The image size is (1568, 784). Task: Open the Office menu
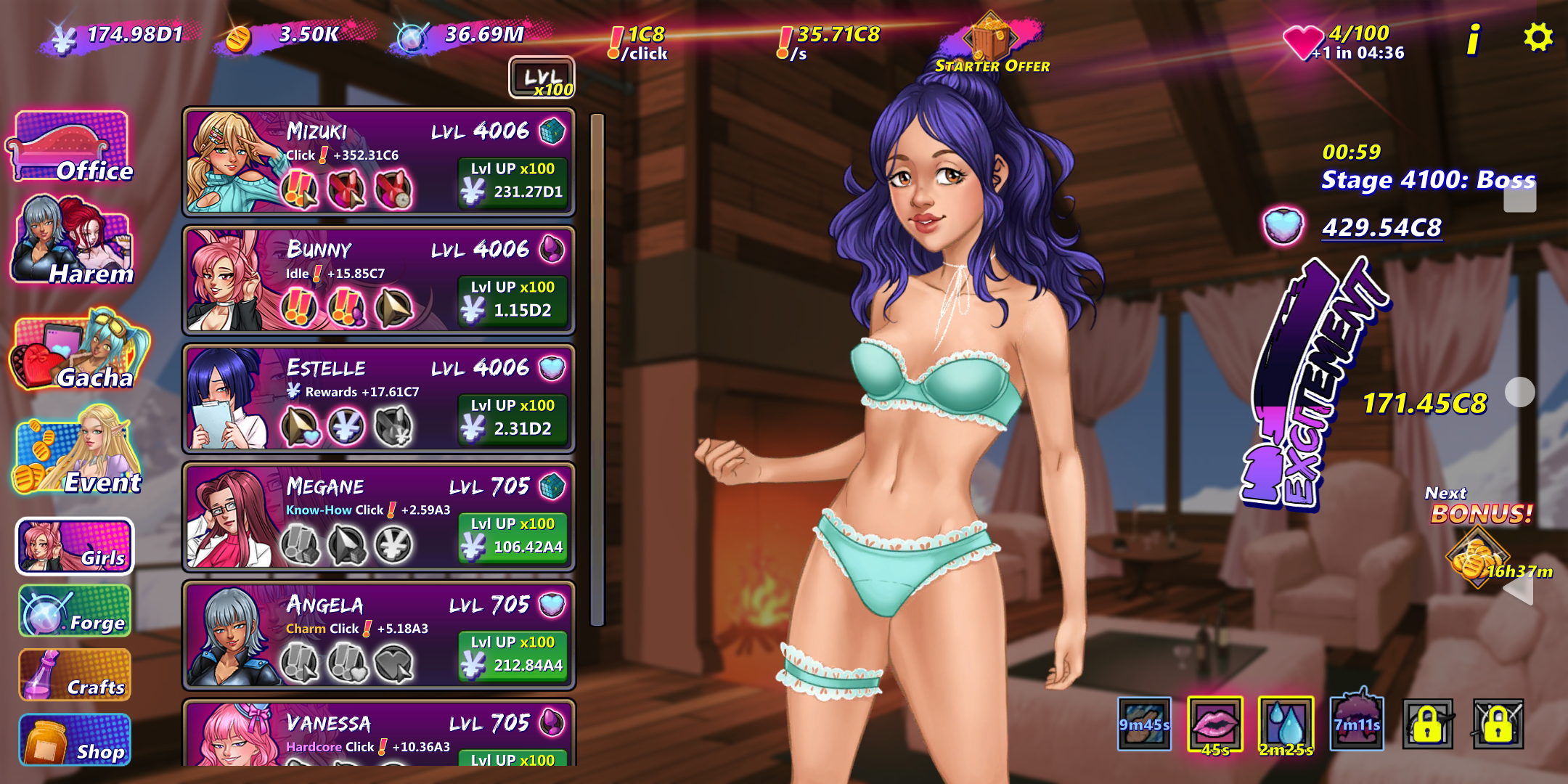[x=71, y=147]
